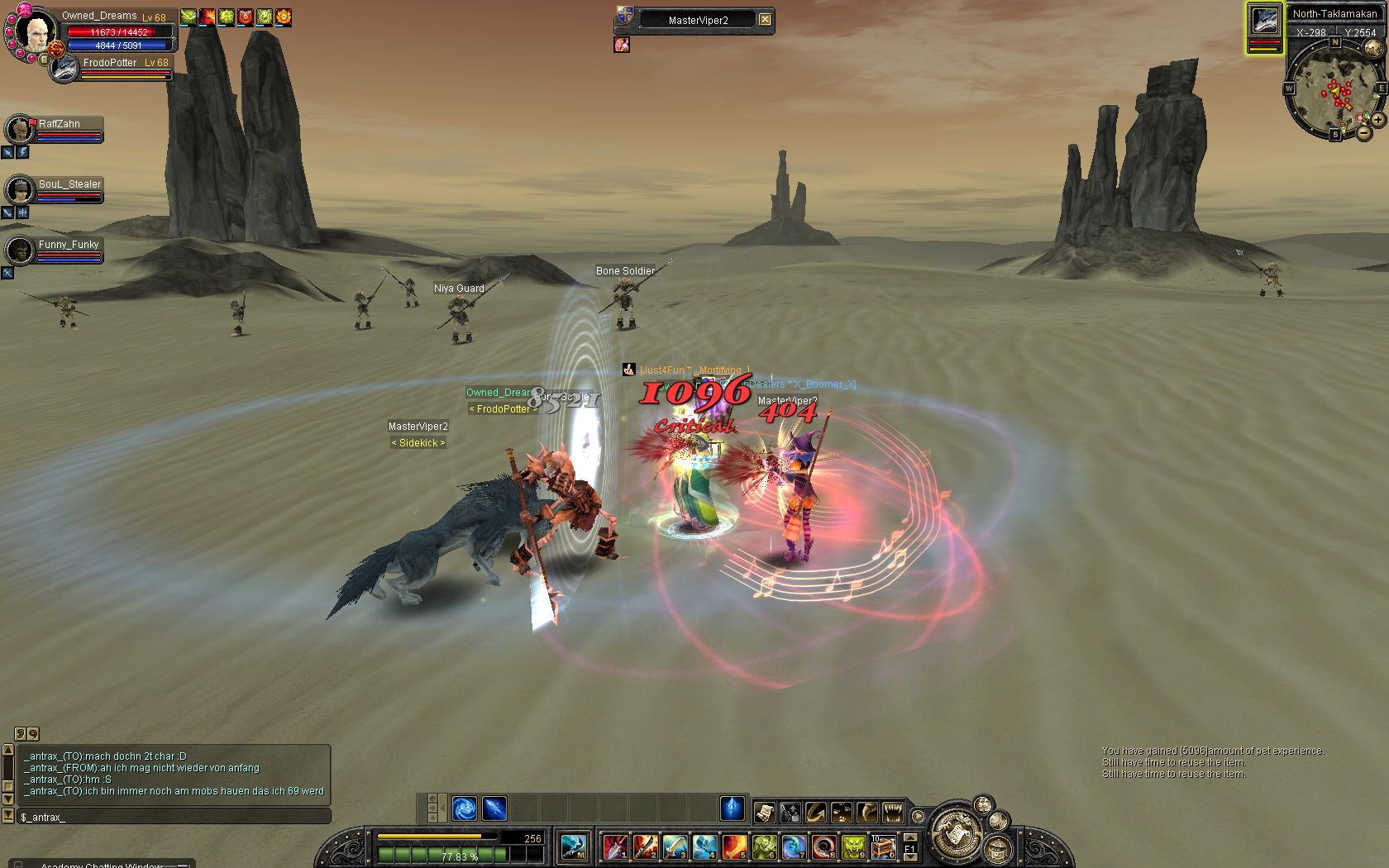Image resolution: width=1389 pixels, height=868 pixels.
Task: Use the treasure chest item in slot 0
Action: pos(883,847)
